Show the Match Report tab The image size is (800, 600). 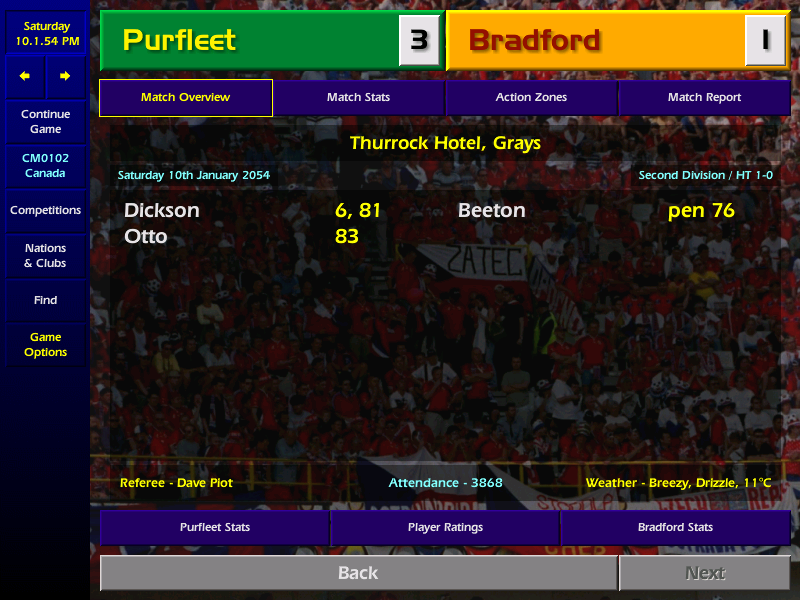coord(704,98)
